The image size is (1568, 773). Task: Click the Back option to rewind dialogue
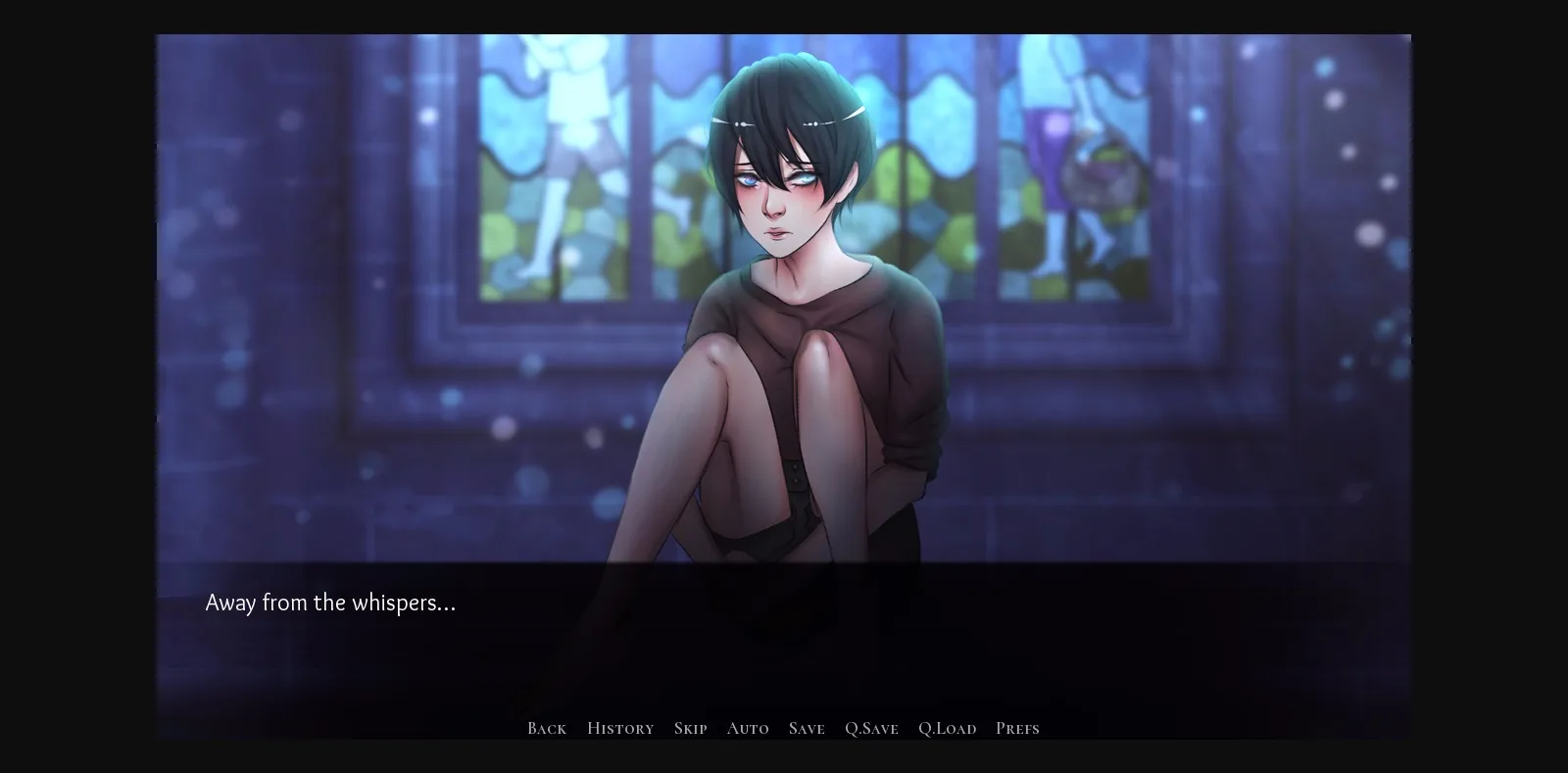point(546,728)
